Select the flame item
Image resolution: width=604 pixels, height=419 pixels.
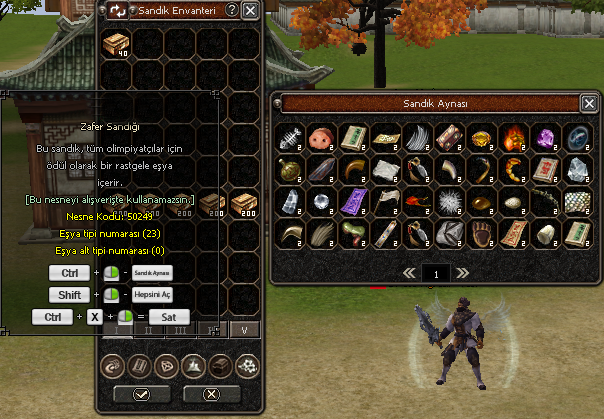point(514,136)
